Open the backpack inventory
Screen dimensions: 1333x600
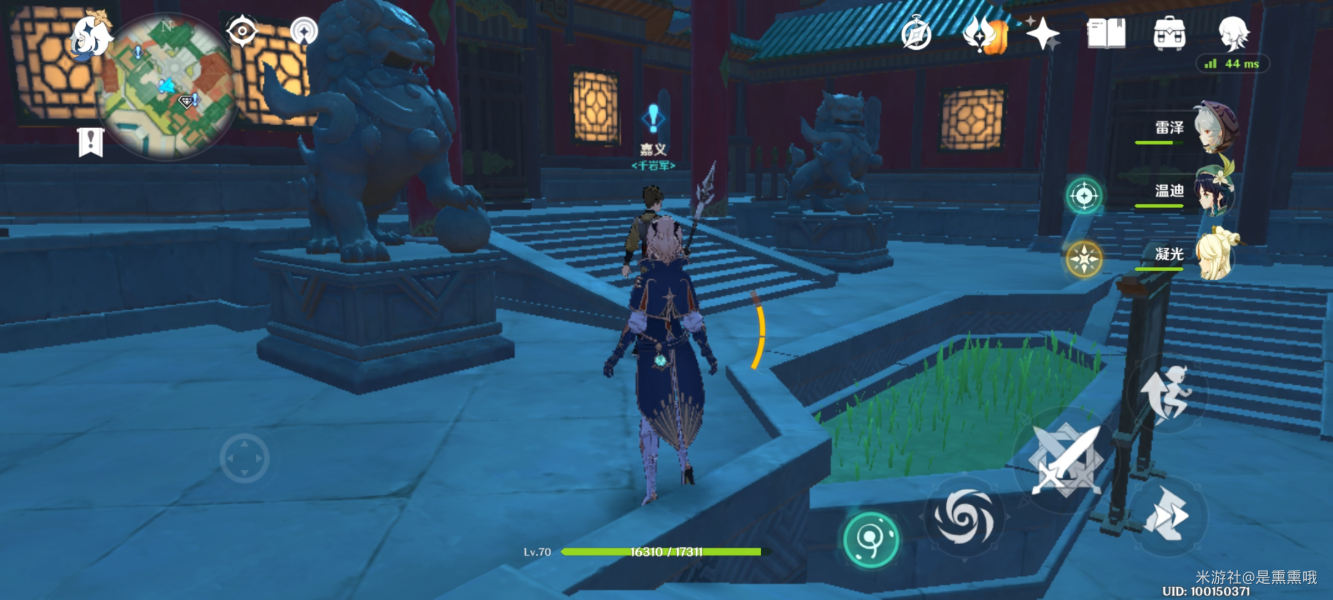pos(1169,33)
